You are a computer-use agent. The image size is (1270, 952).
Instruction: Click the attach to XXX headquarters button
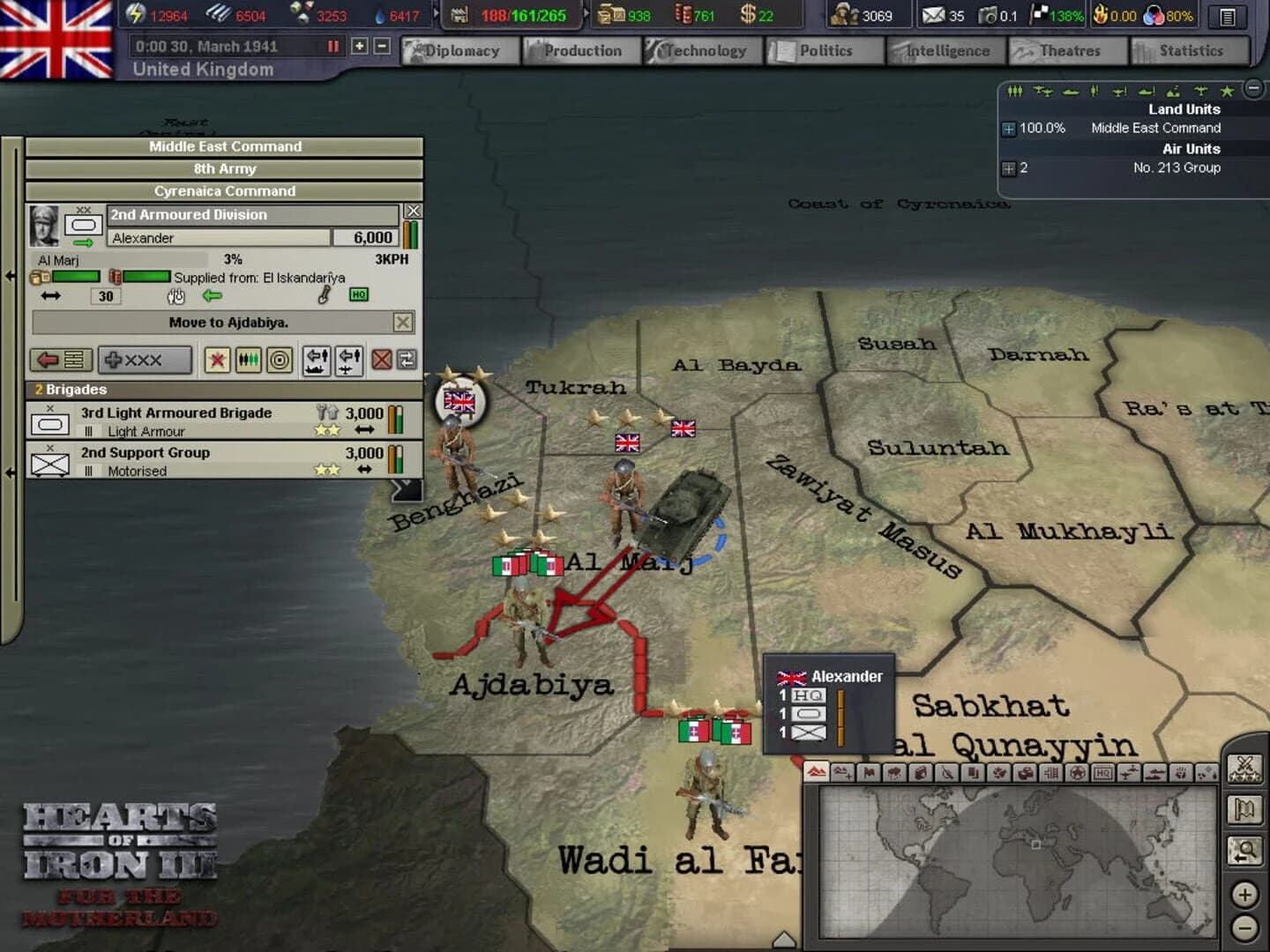(145, 360)
